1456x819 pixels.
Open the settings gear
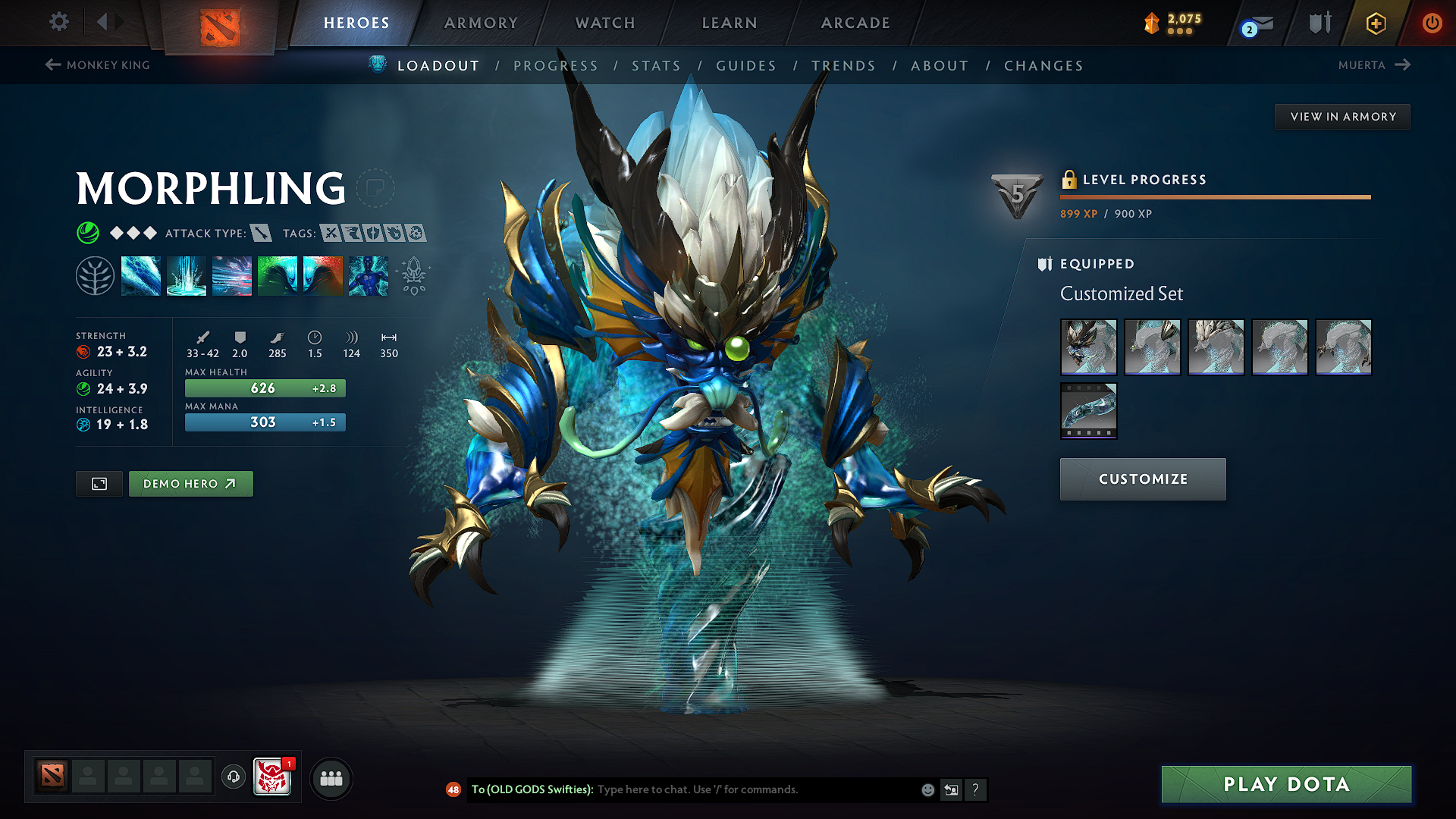58,22
